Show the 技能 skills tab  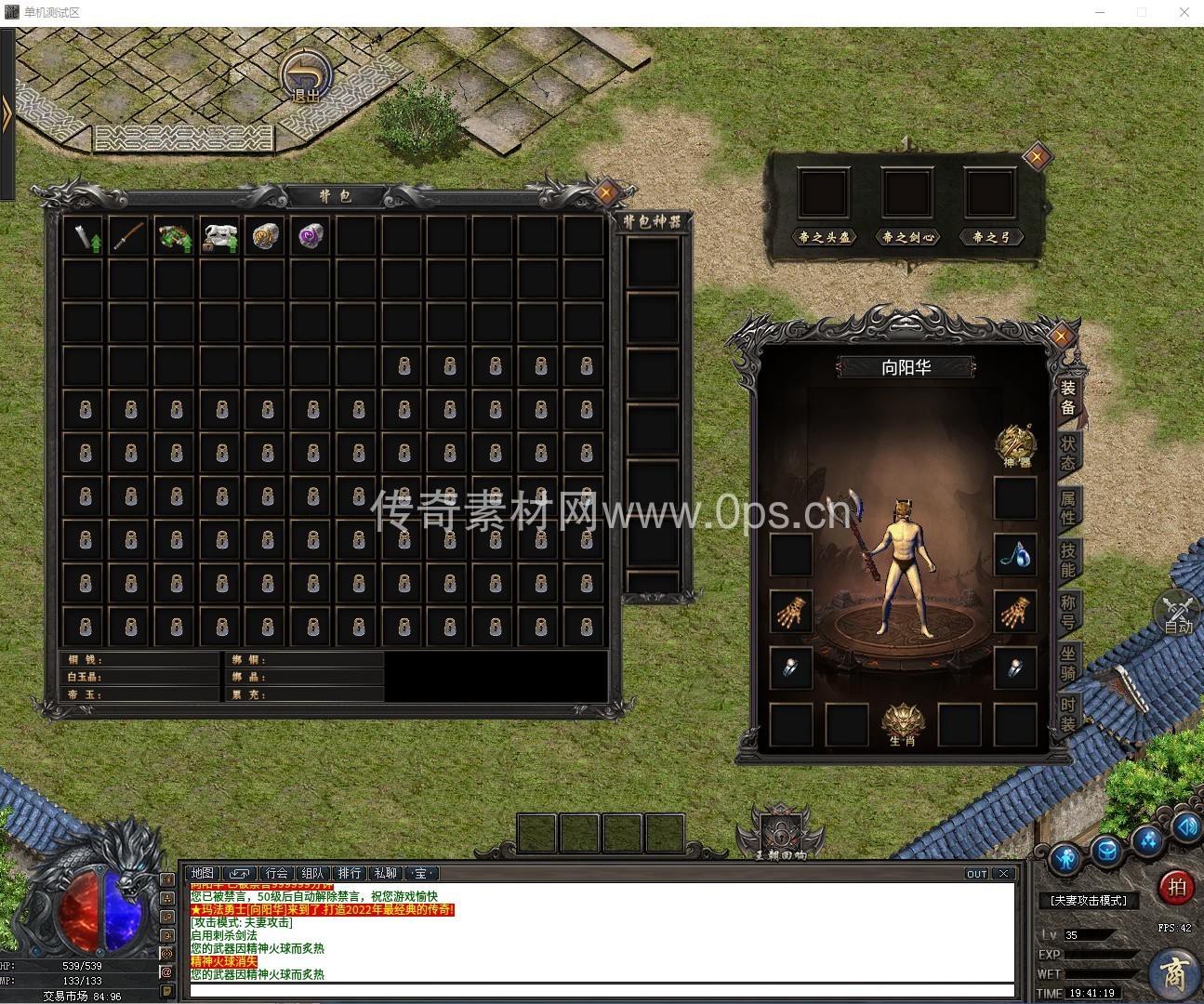pos(1067,560)
